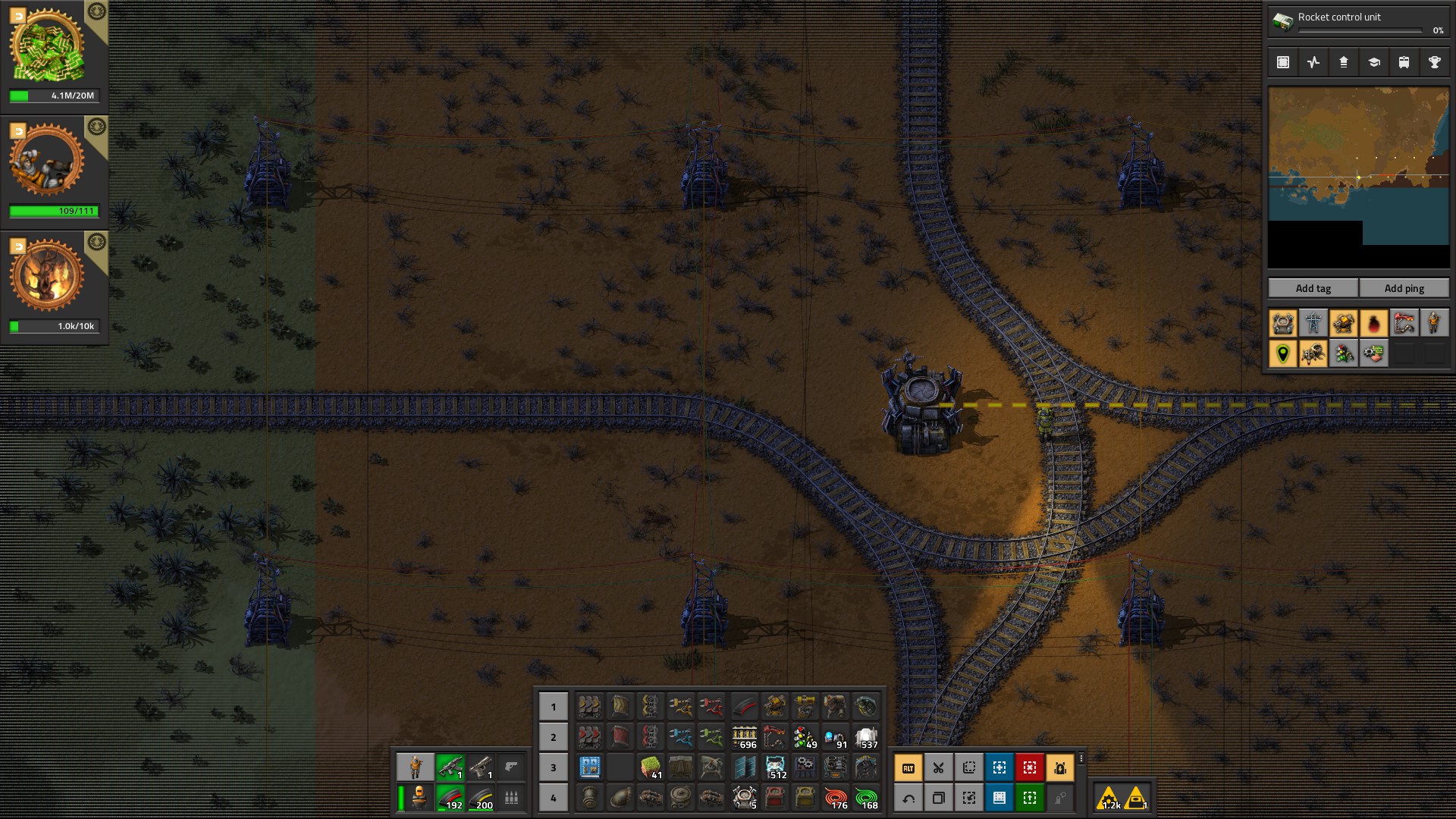Open the achievements trophy icon
Viewport: 1456px width, 819px height.
pyautogui.click(x=1434, y=62)
